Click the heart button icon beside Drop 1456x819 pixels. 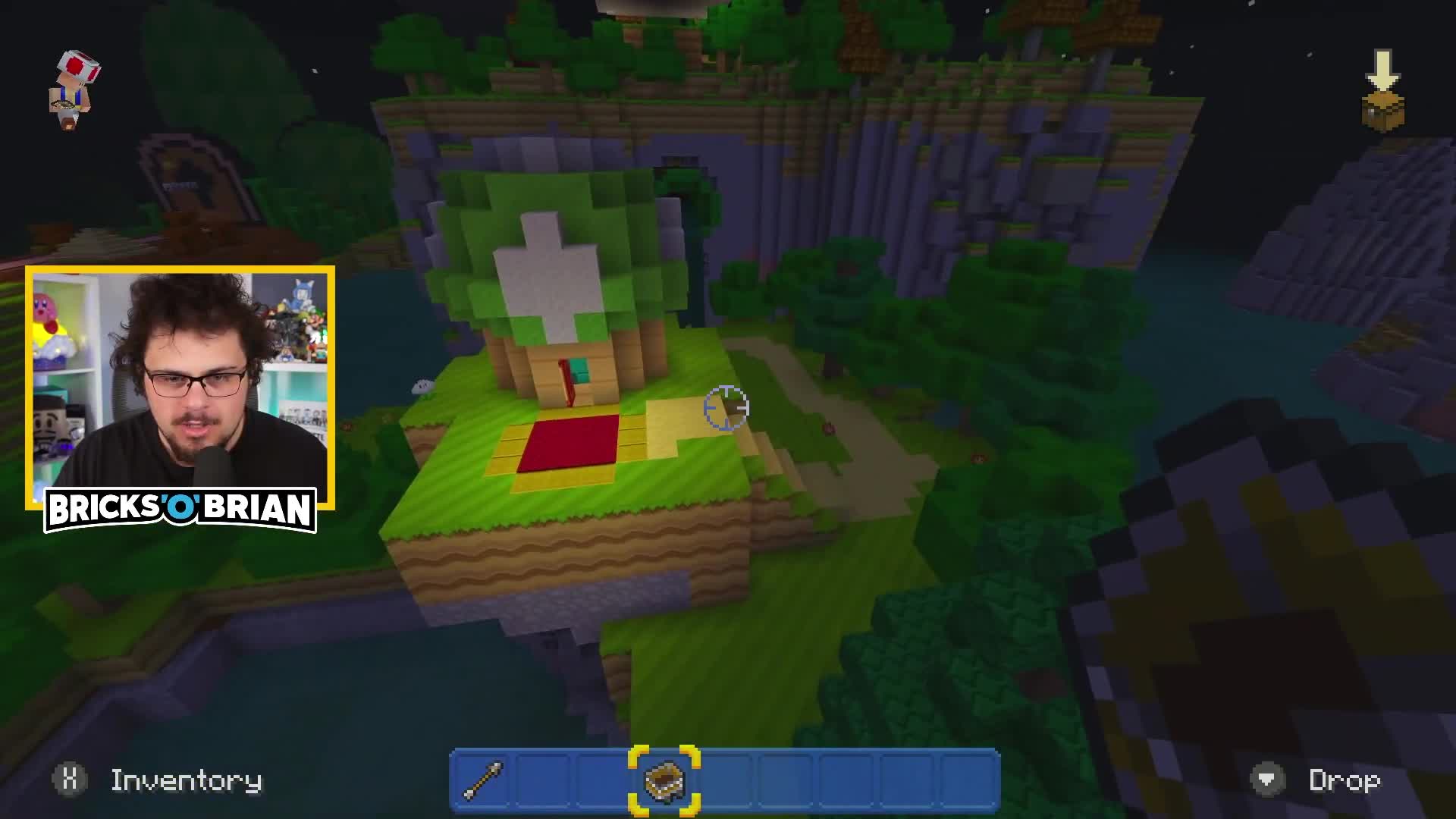pos(1268,780)
